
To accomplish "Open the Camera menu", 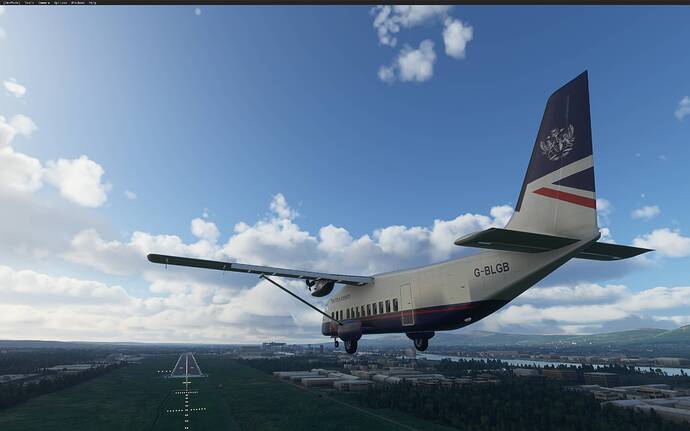I will (45, 3).
